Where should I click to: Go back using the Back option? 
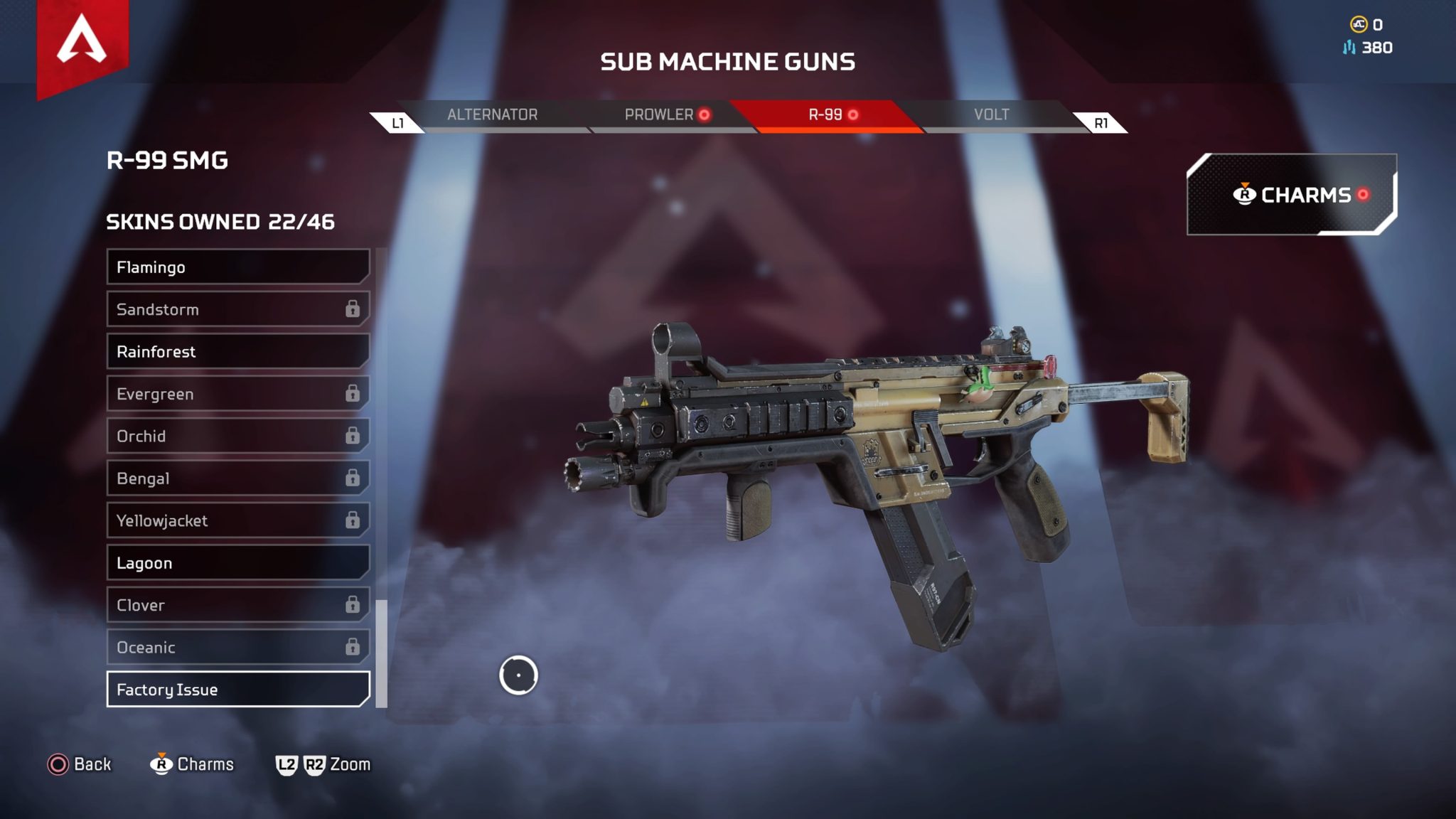pos(80,764)
